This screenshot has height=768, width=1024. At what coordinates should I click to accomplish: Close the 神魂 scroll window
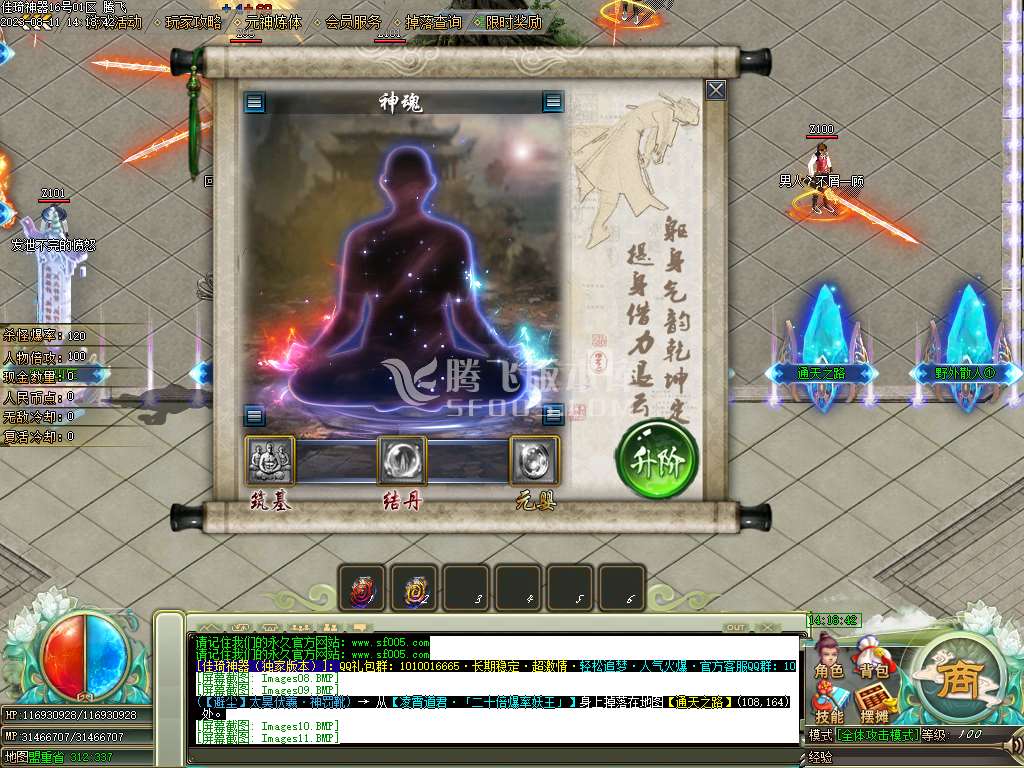pos(716,90)
